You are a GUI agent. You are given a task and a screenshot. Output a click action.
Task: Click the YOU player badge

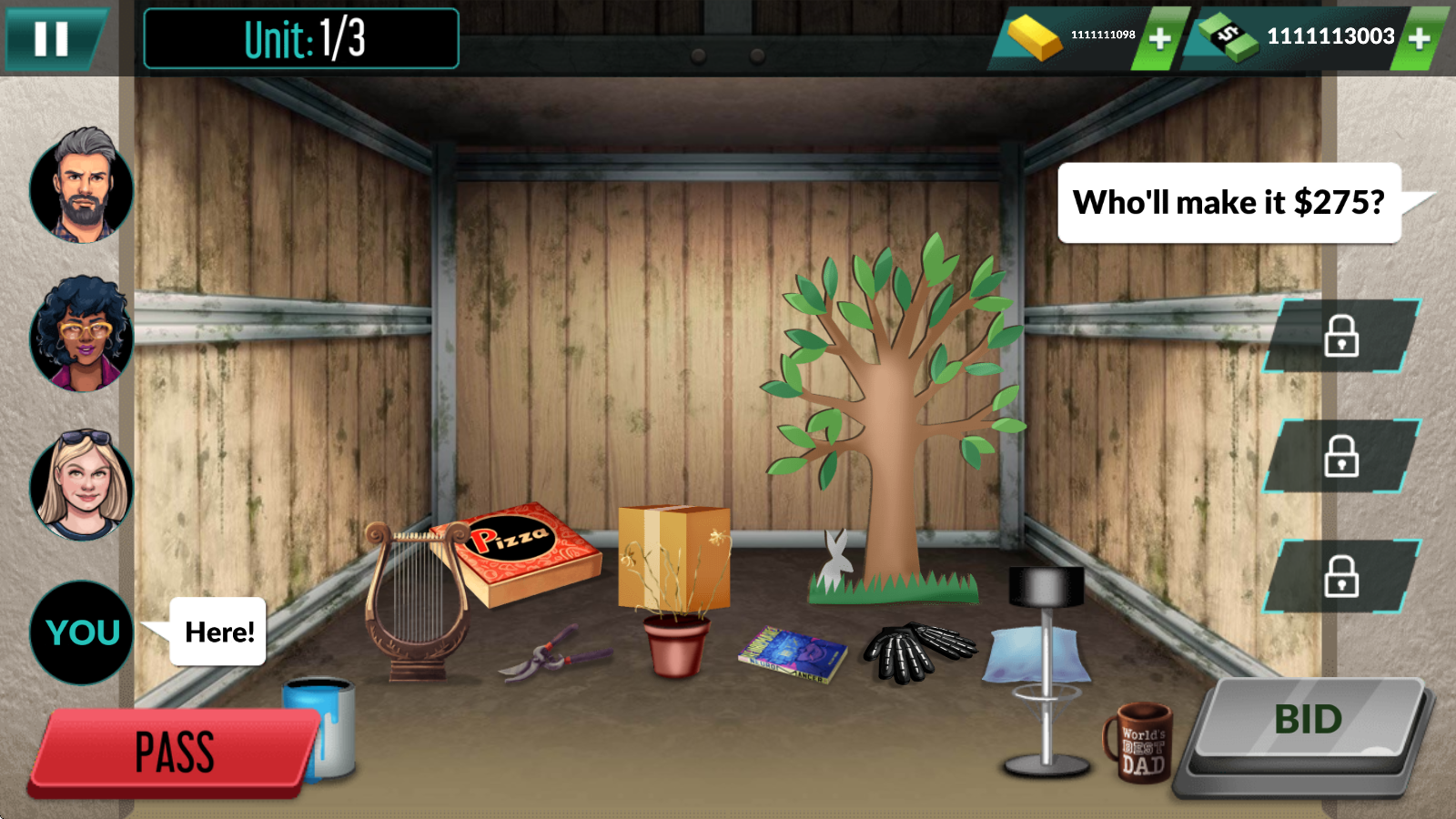[x=82, y=632]
